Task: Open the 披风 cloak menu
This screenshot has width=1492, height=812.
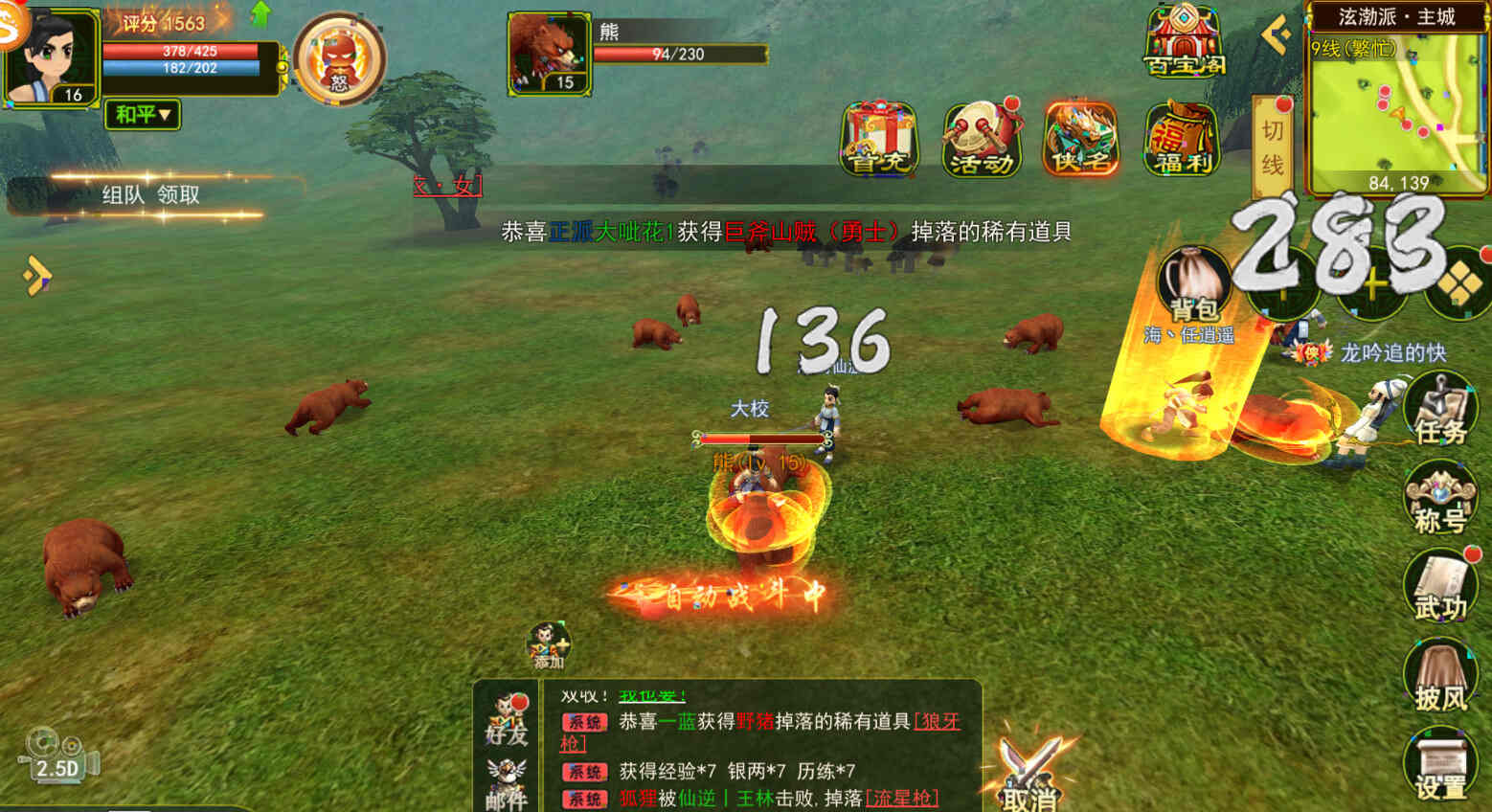Action: coord(1439,676)
